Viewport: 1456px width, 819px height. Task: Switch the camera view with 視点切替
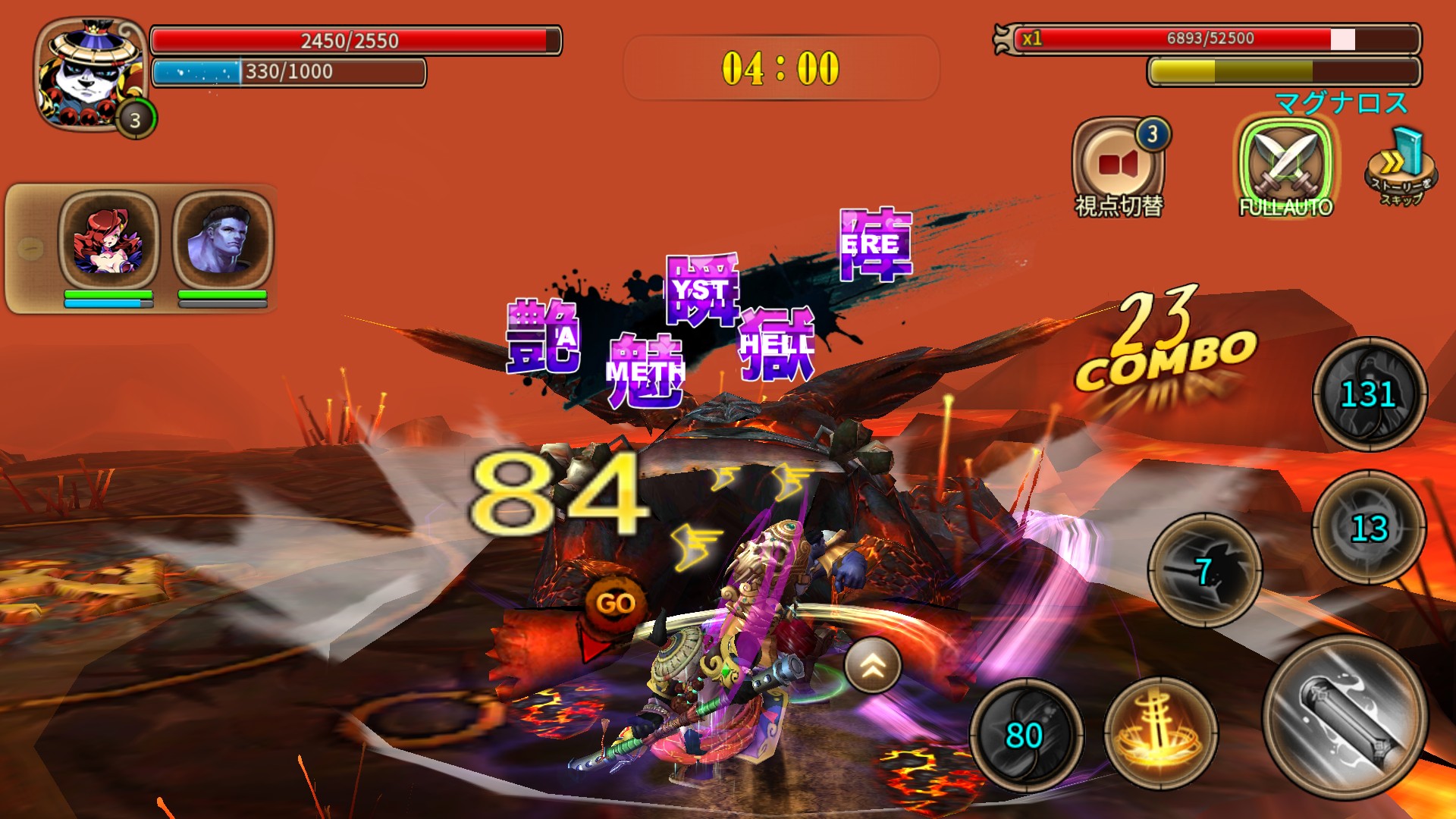click(1118, 166)
